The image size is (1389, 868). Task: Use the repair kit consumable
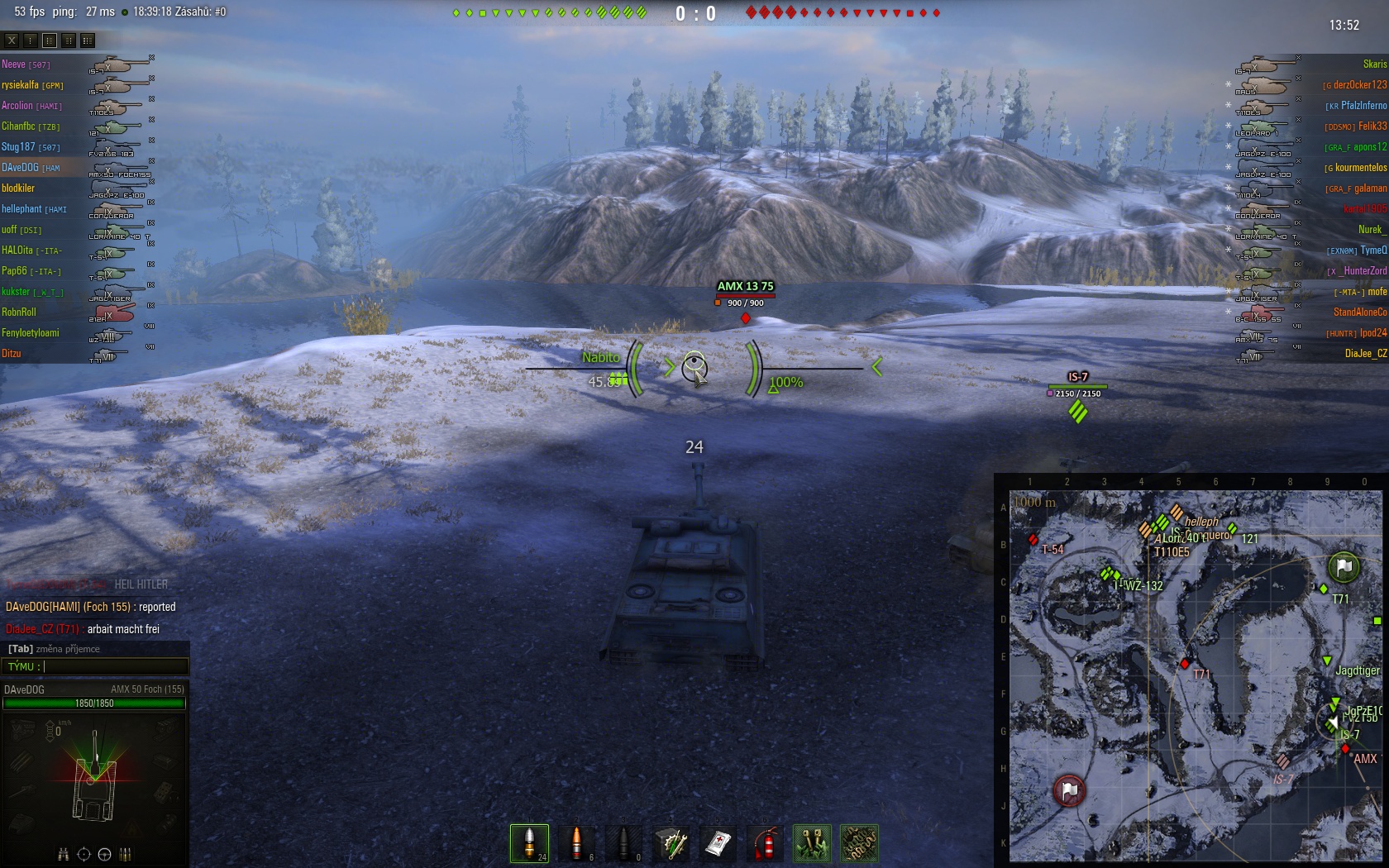pos(671,843)
